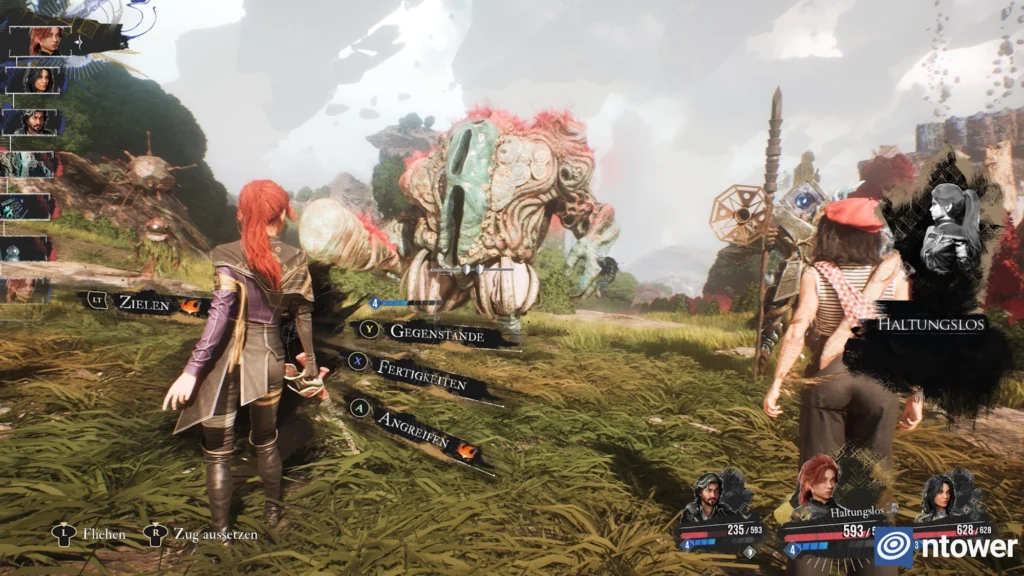Select the dark-haired woman's turn order portrait

(x=40, y=79)
